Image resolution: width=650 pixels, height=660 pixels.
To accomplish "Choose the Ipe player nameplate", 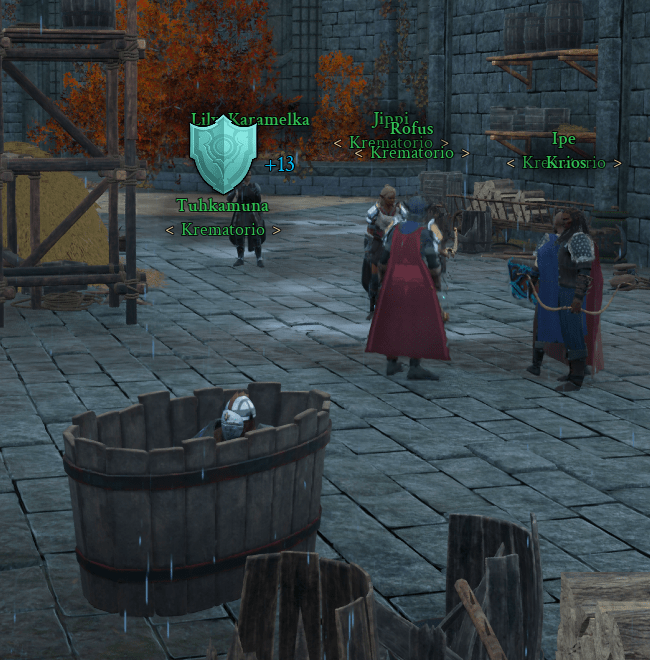I will click(x=563, y=139).
